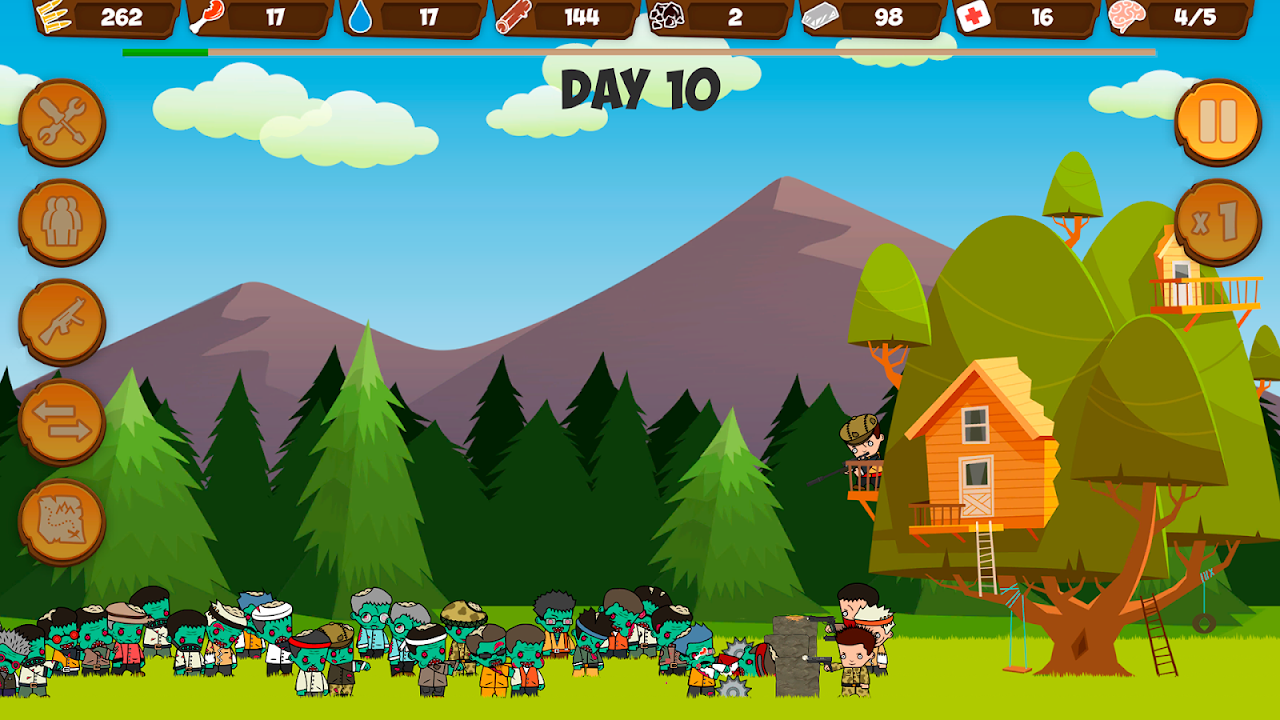
Task: Click the swap arrows button
Action: point(62,422)
